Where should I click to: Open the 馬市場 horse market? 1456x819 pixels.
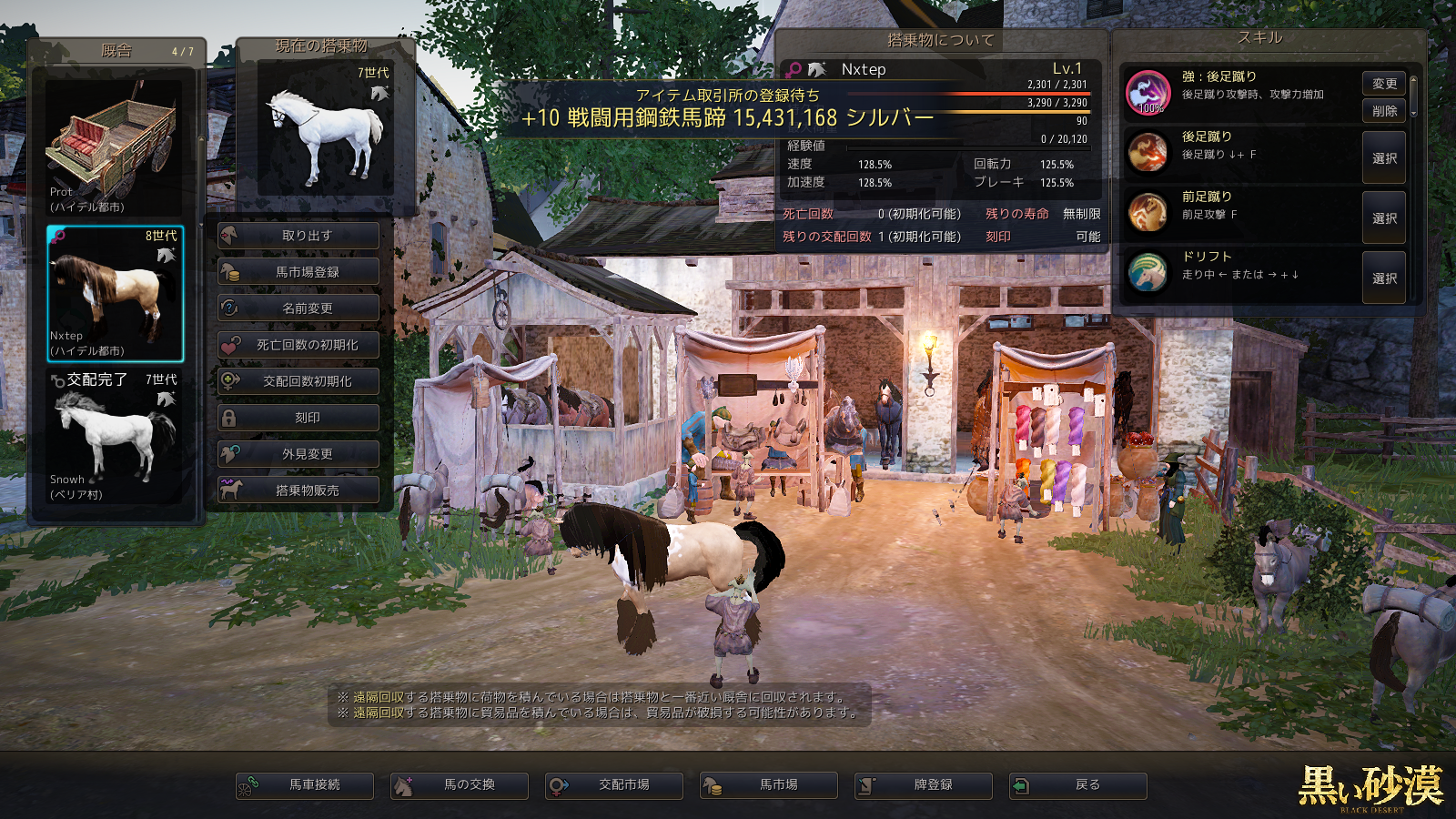[x=769, y=785]
